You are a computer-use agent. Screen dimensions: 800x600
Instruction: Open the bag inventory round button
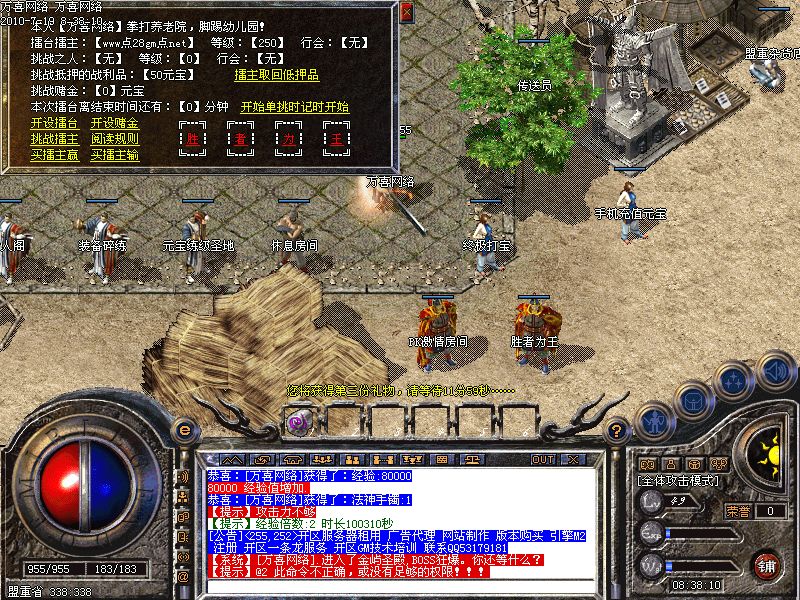click(693, 399)
